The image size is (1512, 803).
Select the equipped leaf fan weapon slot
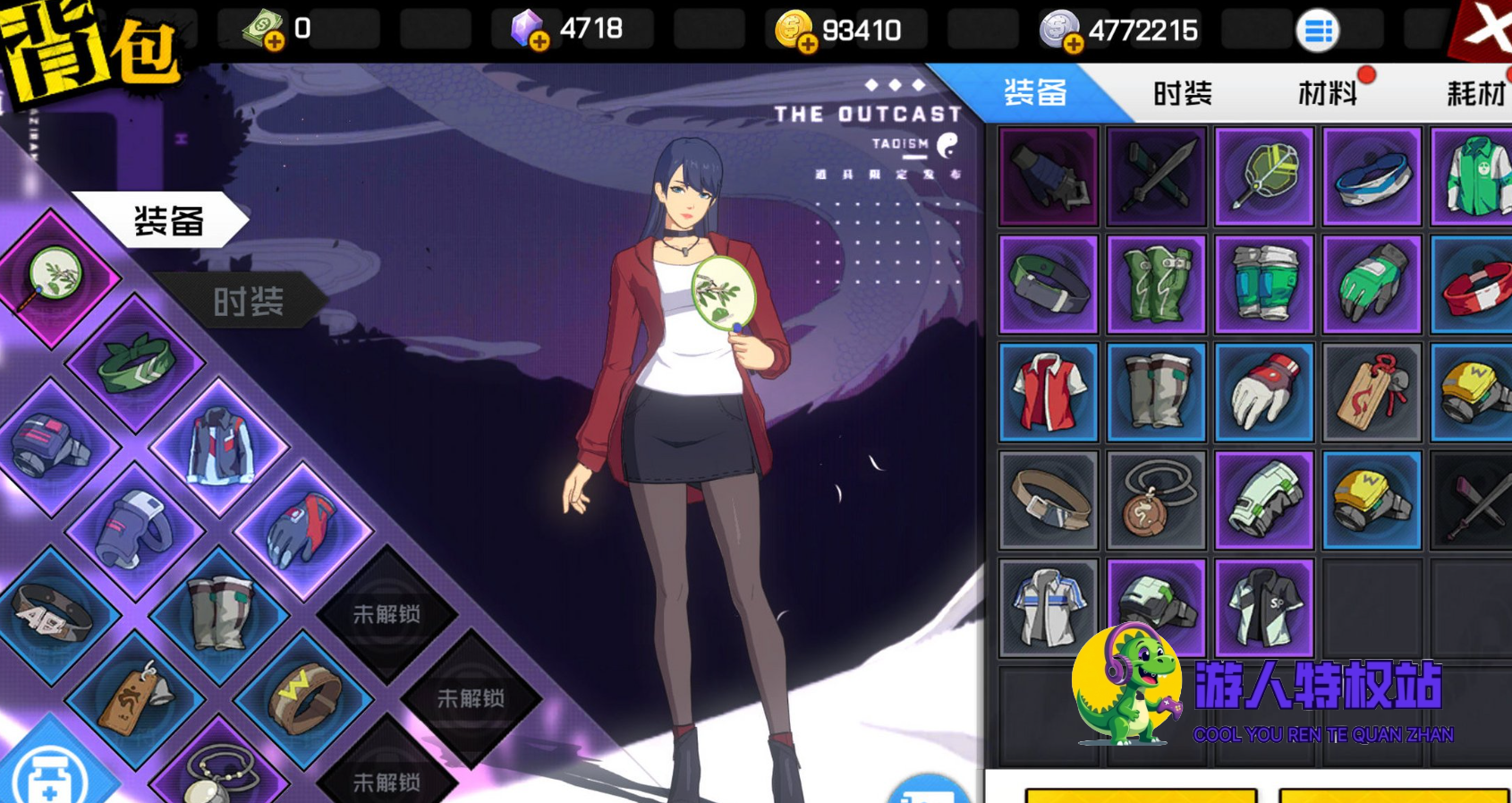(55, 277)
